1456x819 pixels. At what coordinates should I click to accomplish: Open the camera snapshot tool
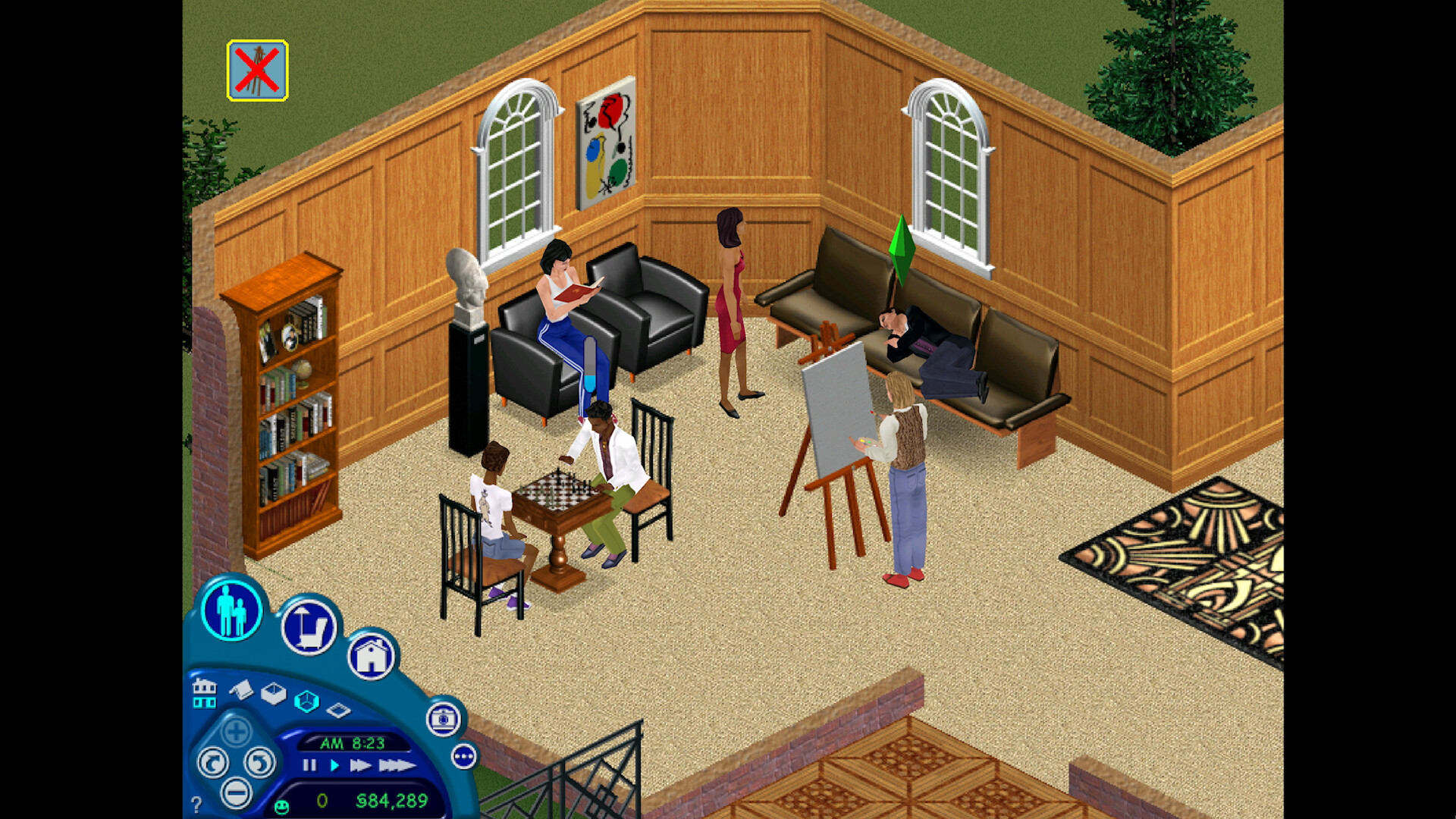point(444,720)
